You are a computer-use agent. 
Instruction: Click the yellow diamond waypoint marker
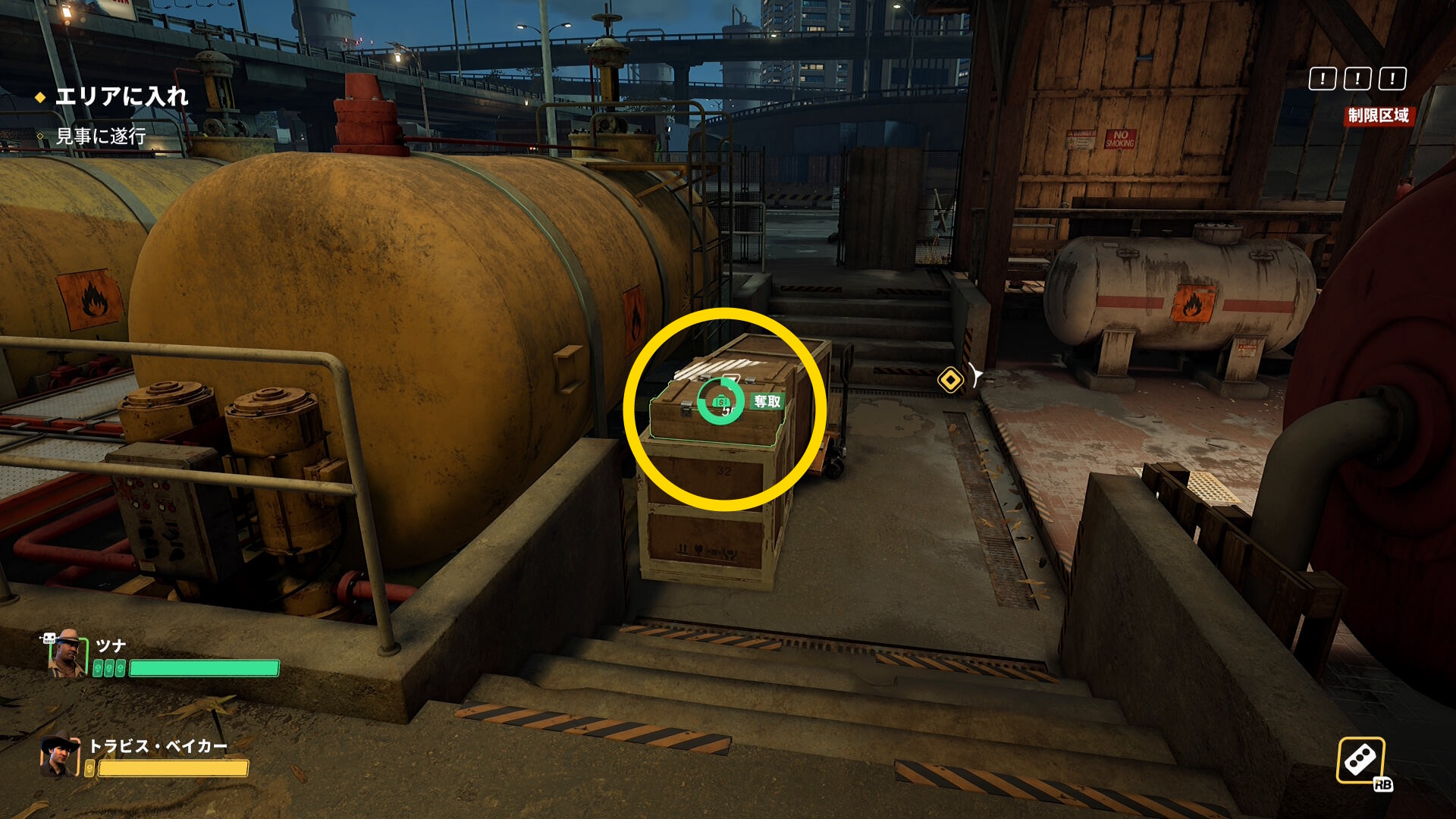pyautogui.click(x=950, y=379)
